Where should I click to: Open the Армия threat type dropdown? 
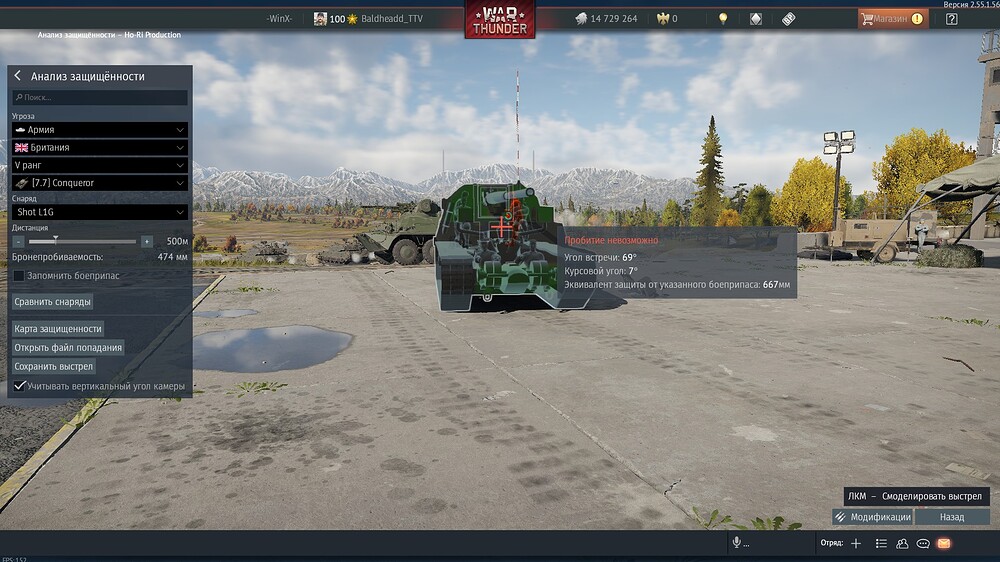coord(100,130)
